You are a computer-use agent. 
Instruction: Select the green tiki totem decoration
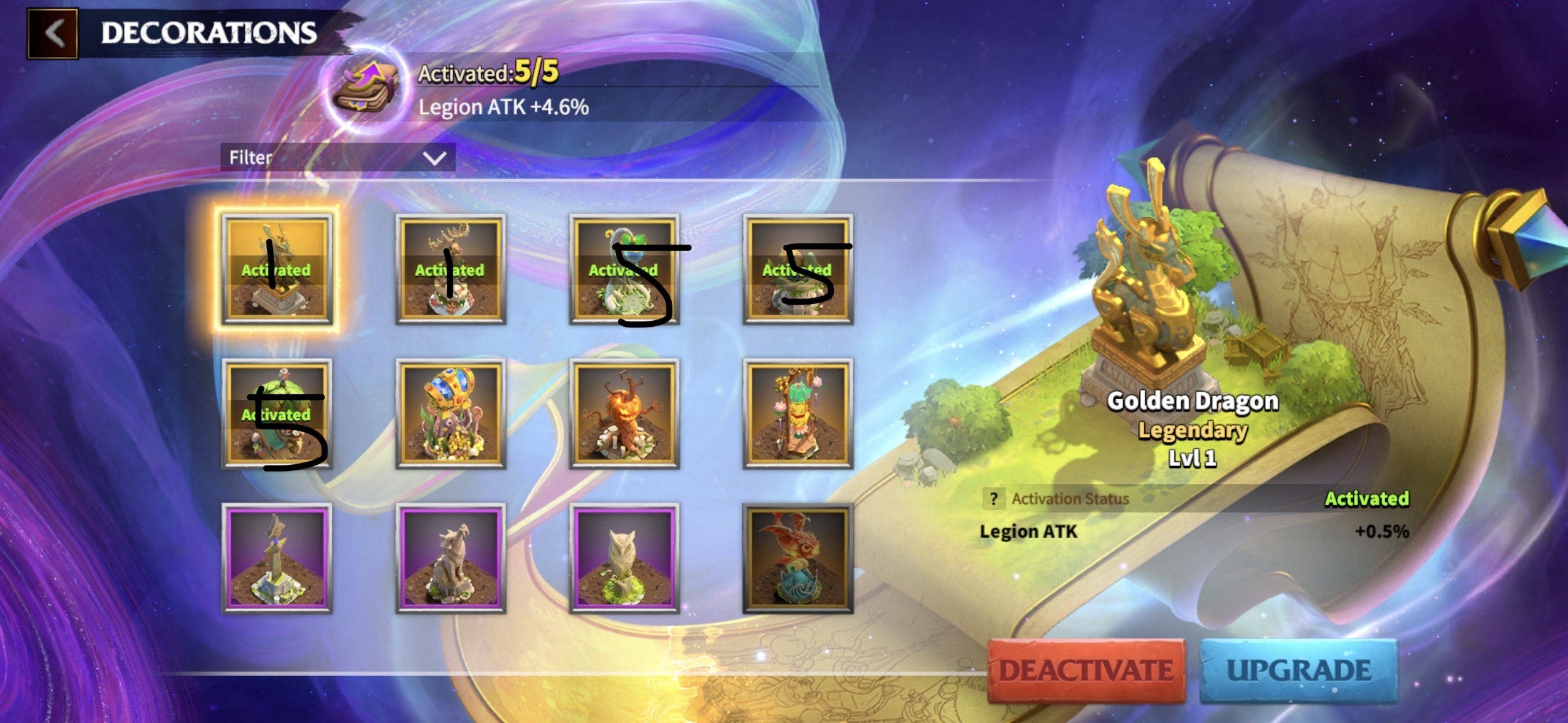[797, 415]
